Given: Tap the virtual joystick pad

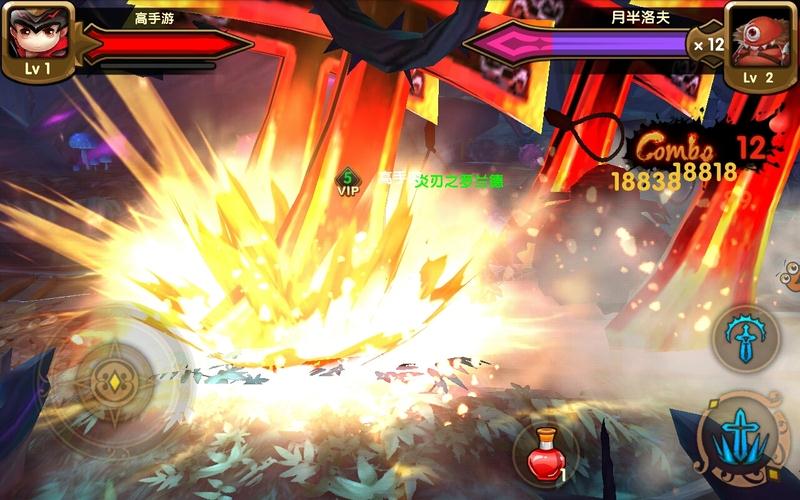Looking at the screenshot, I should coord(116,383).
